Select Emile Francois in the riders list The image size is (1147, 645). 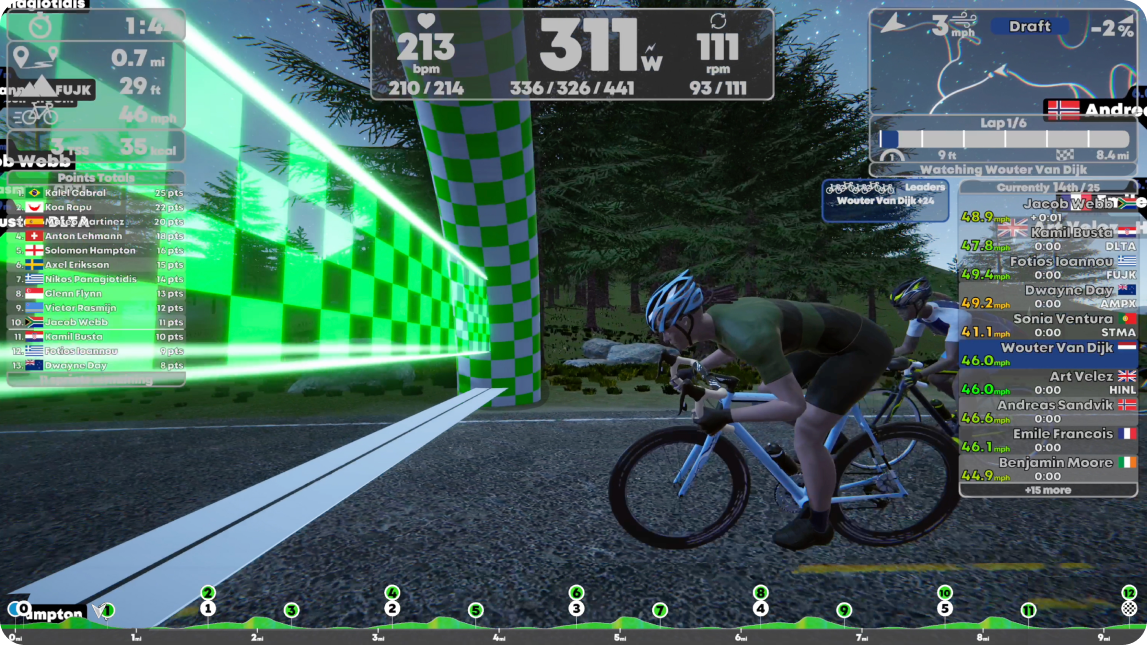point(1048,440)
